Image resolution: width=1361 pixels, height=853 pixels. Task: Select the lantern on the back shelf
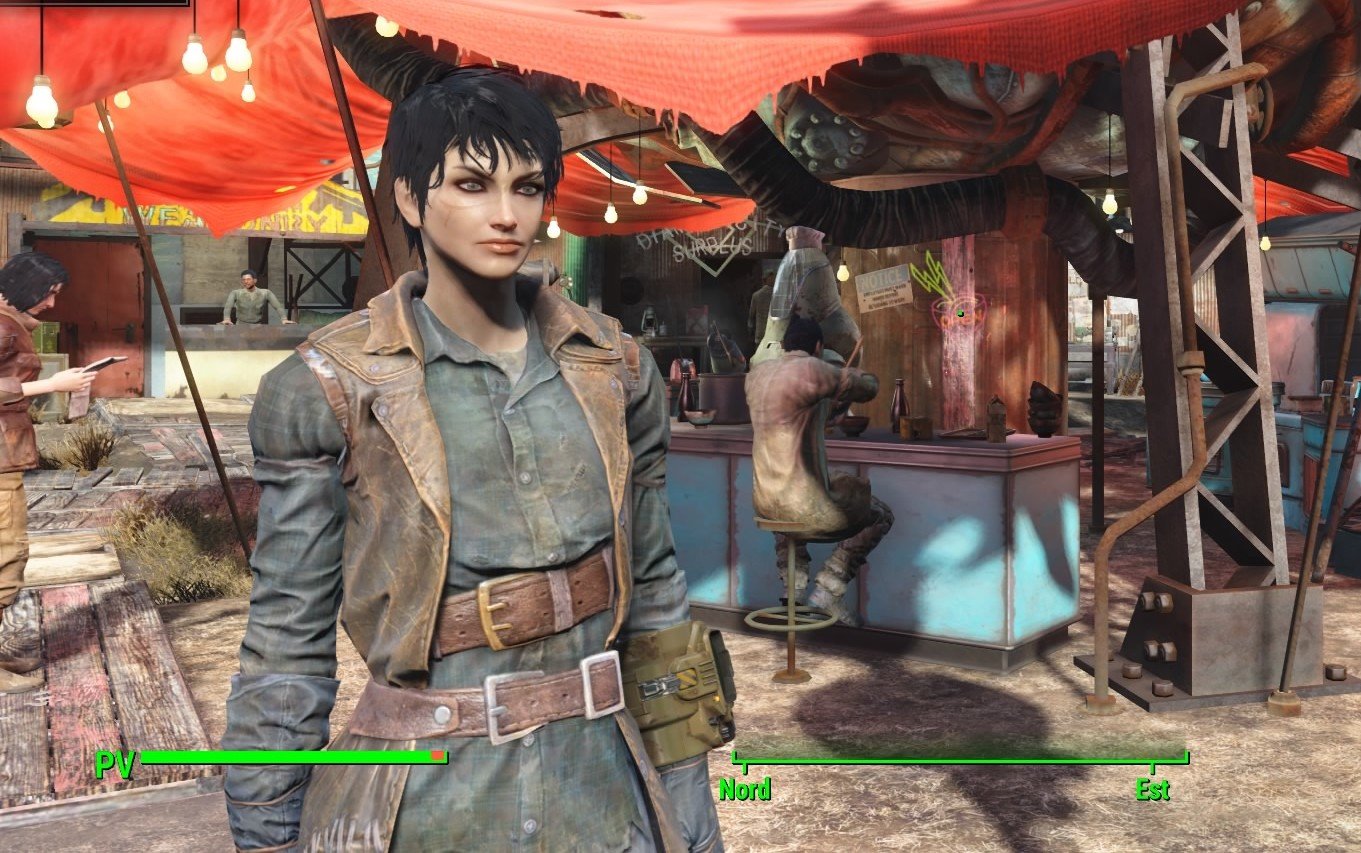[x=648, y=322]
